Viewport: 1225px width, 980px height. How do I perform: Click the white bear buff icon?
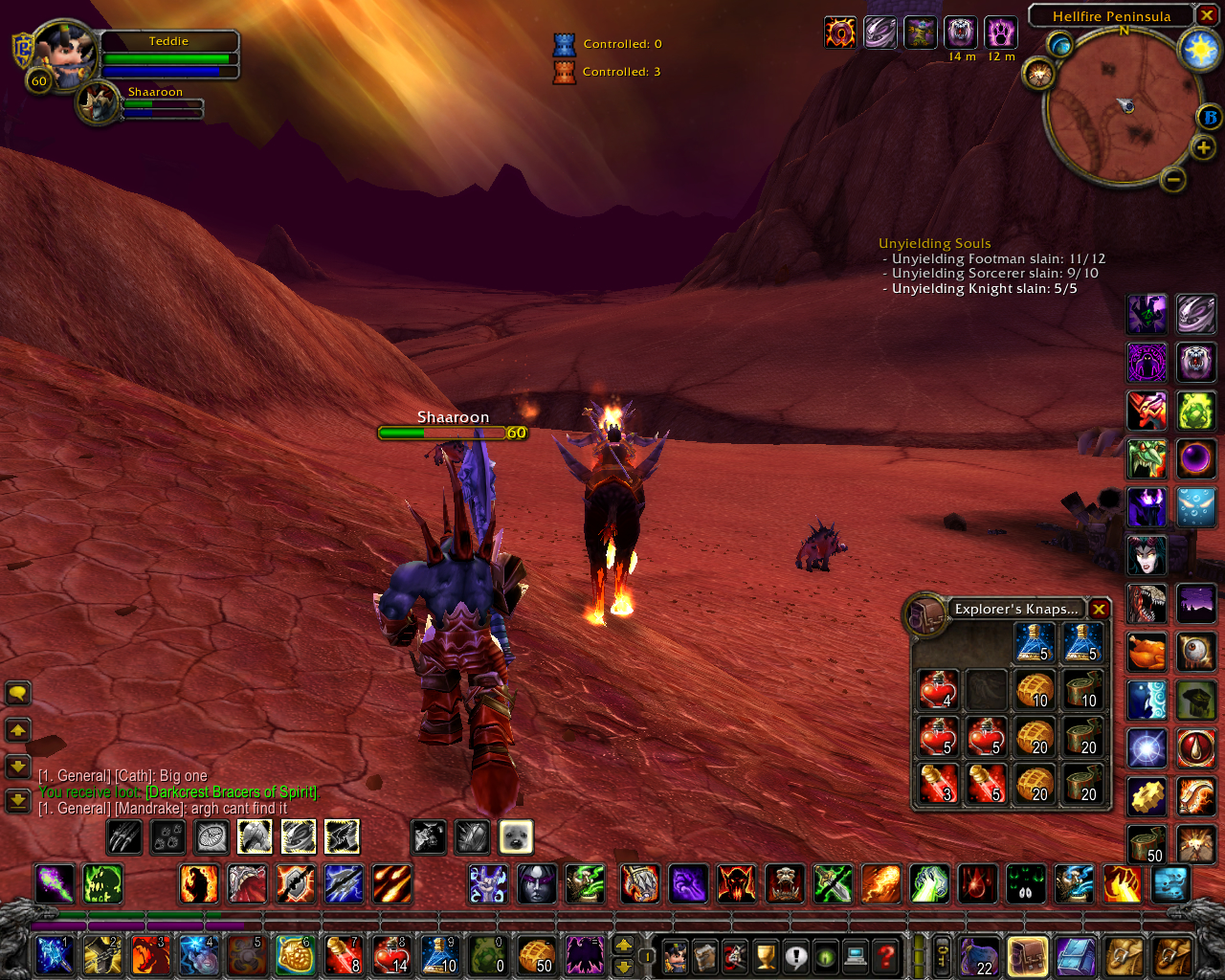[x=960, y=33]
